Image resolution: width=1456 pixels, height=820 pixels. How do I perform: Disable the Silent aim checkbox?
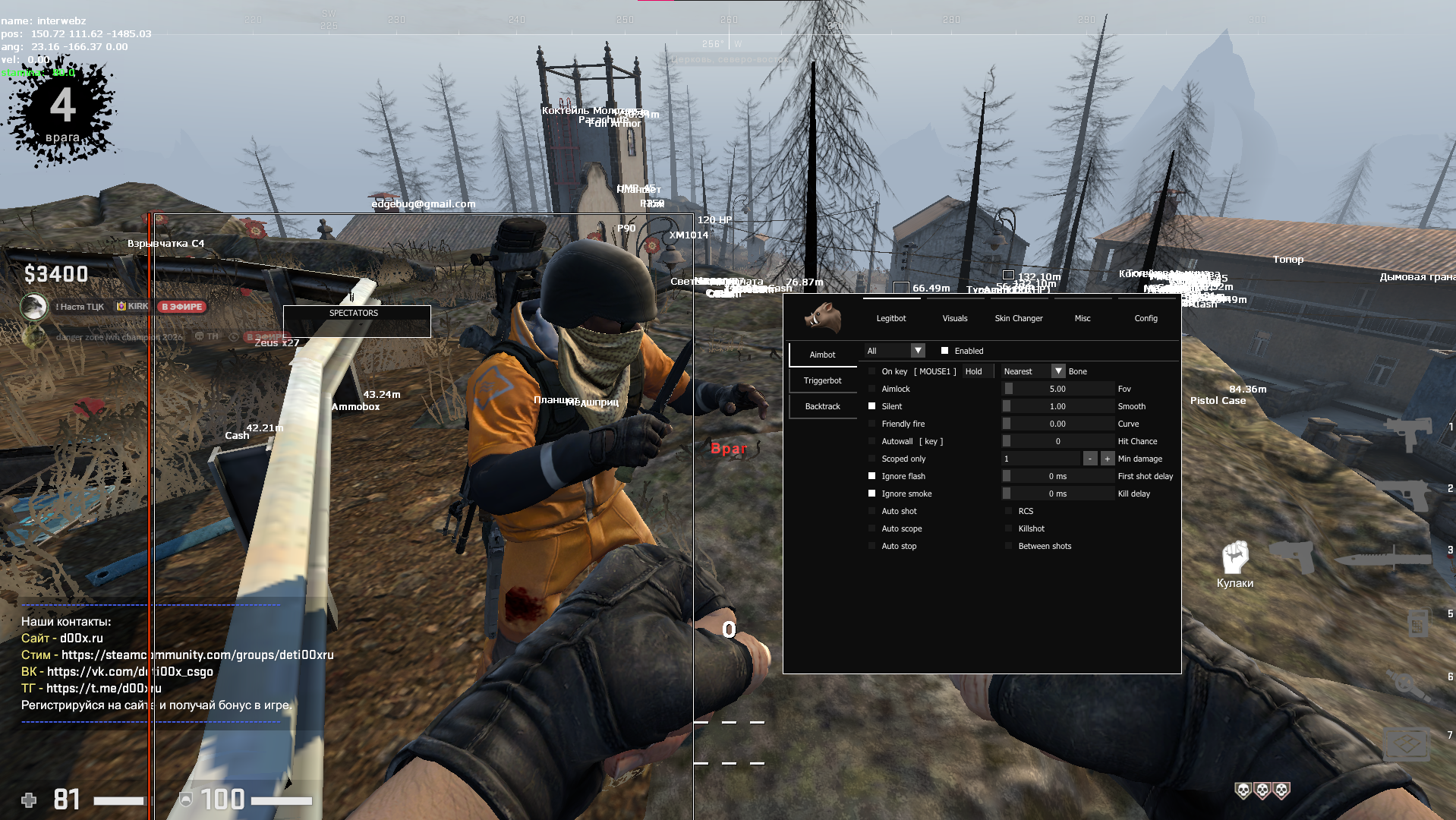pyautogui.click(x=871, y=406)
